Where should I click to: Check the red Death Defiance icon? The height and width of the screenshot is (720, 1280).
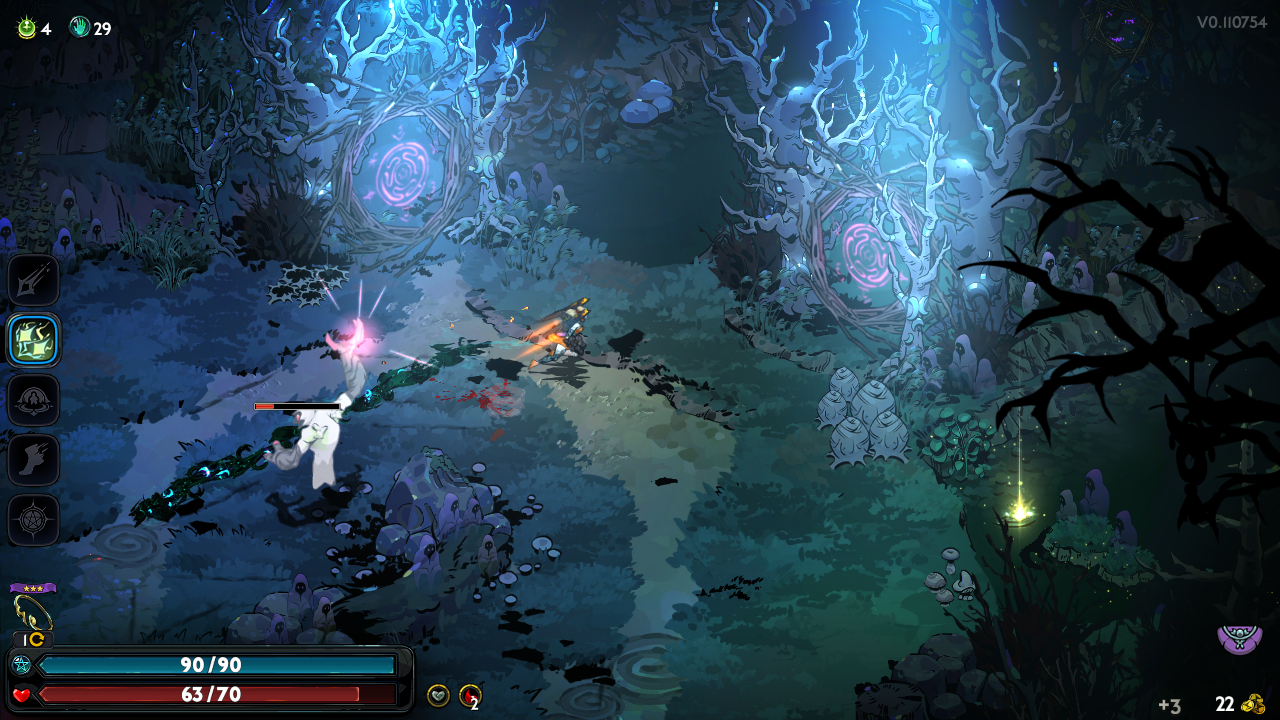click(x=469, y=695)
